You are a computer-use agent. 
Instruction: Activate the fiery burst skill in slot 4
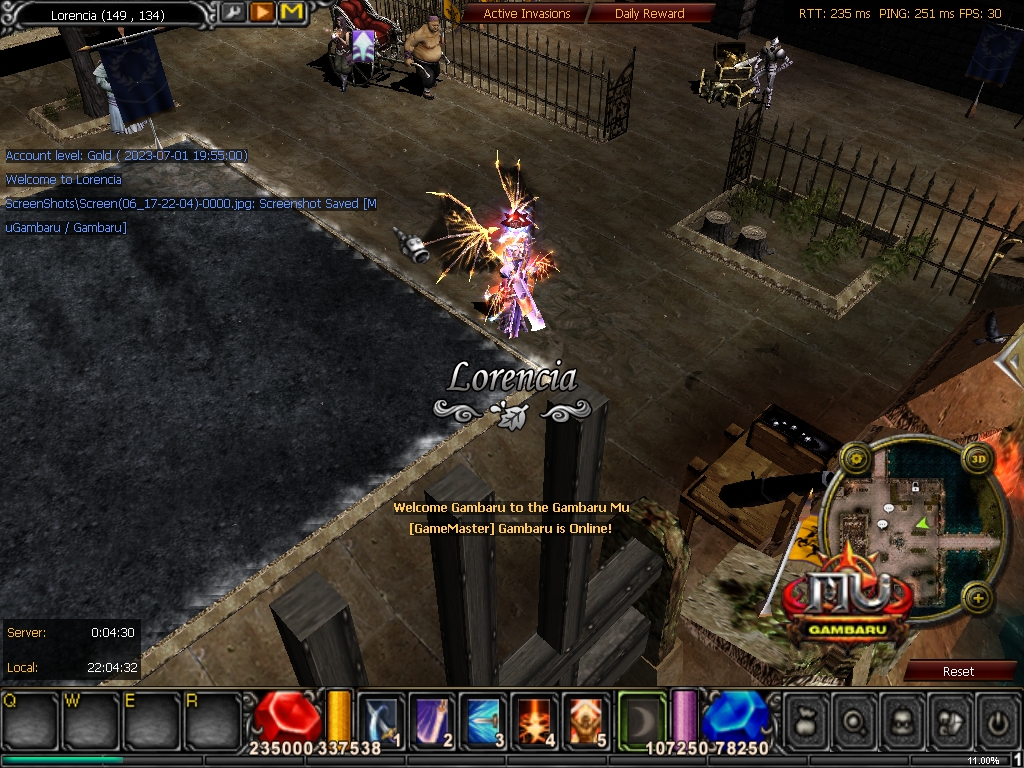click(536, 718)
